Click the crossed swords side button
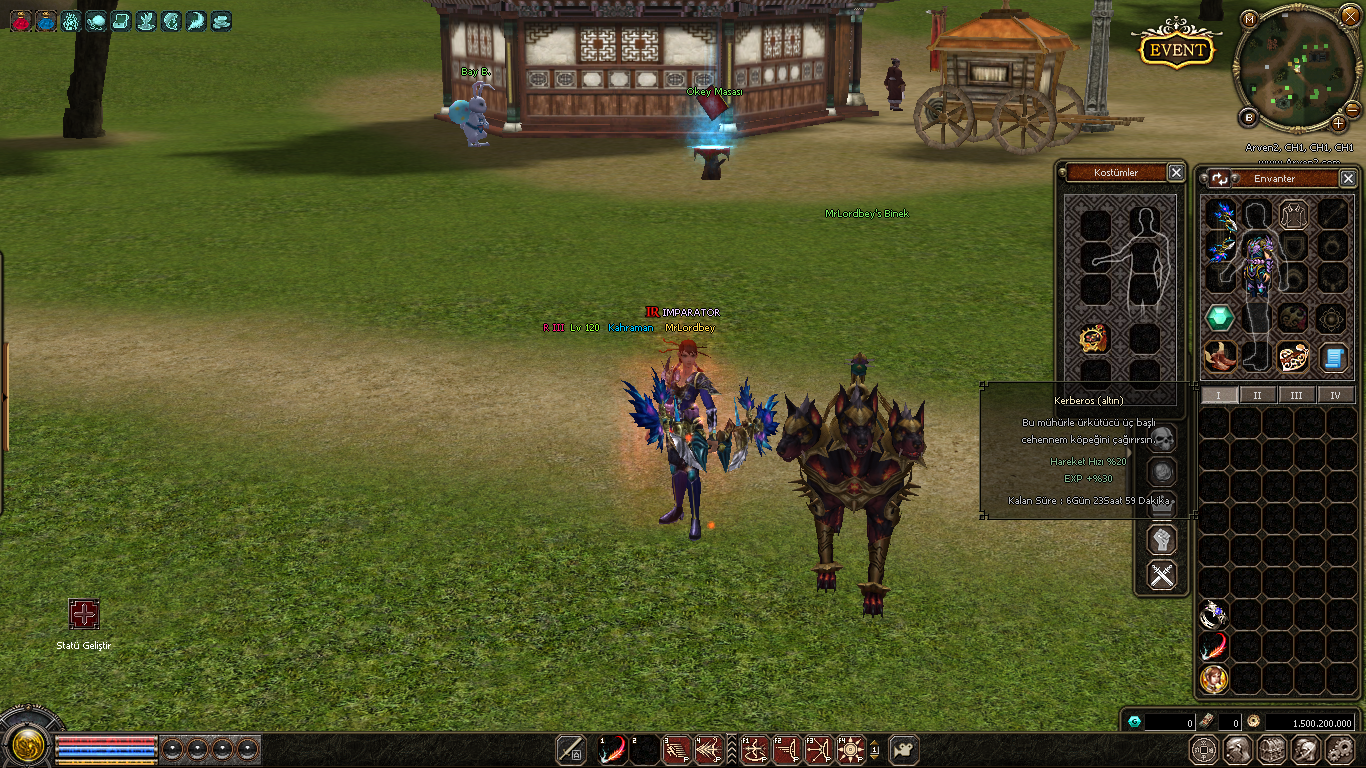 click(1161, 575)
